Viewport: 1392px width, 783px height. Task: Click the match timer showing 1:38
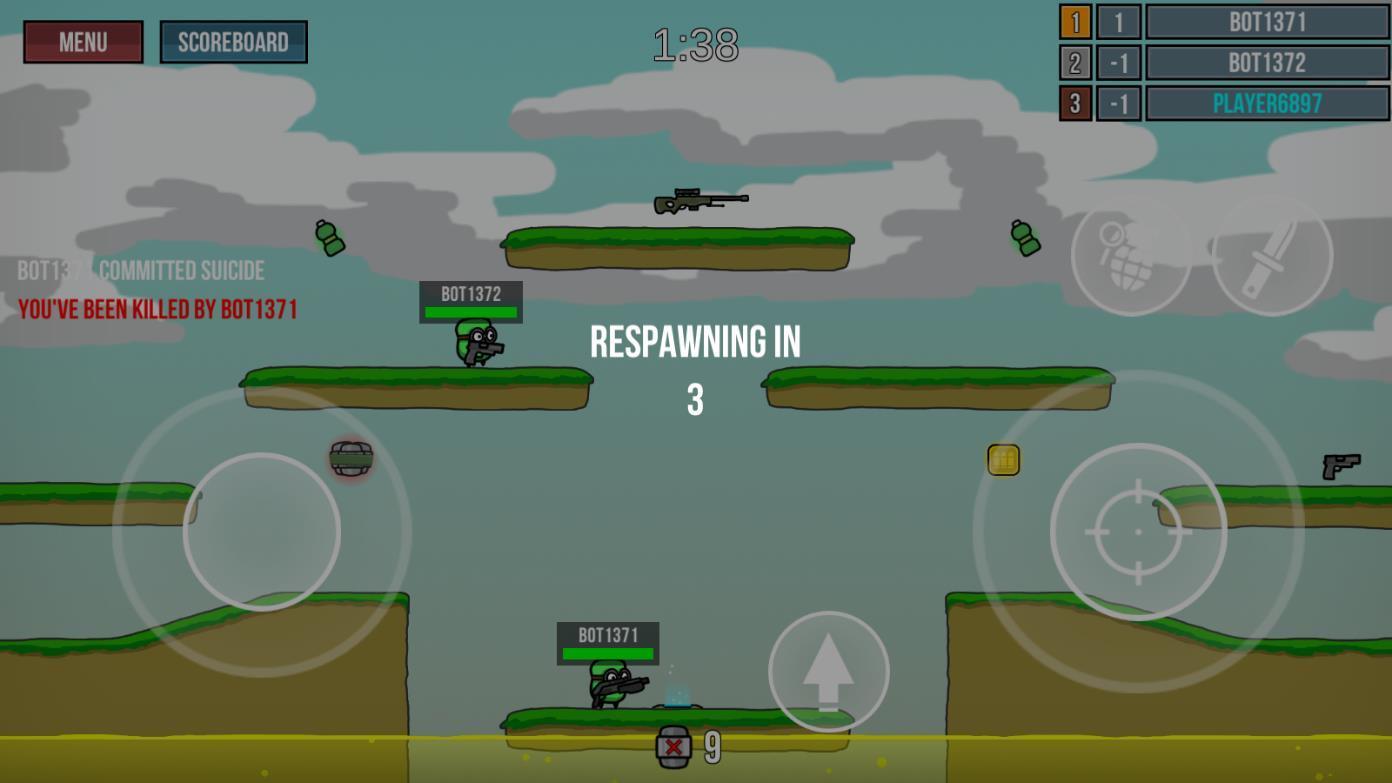(x=694, y=42)
